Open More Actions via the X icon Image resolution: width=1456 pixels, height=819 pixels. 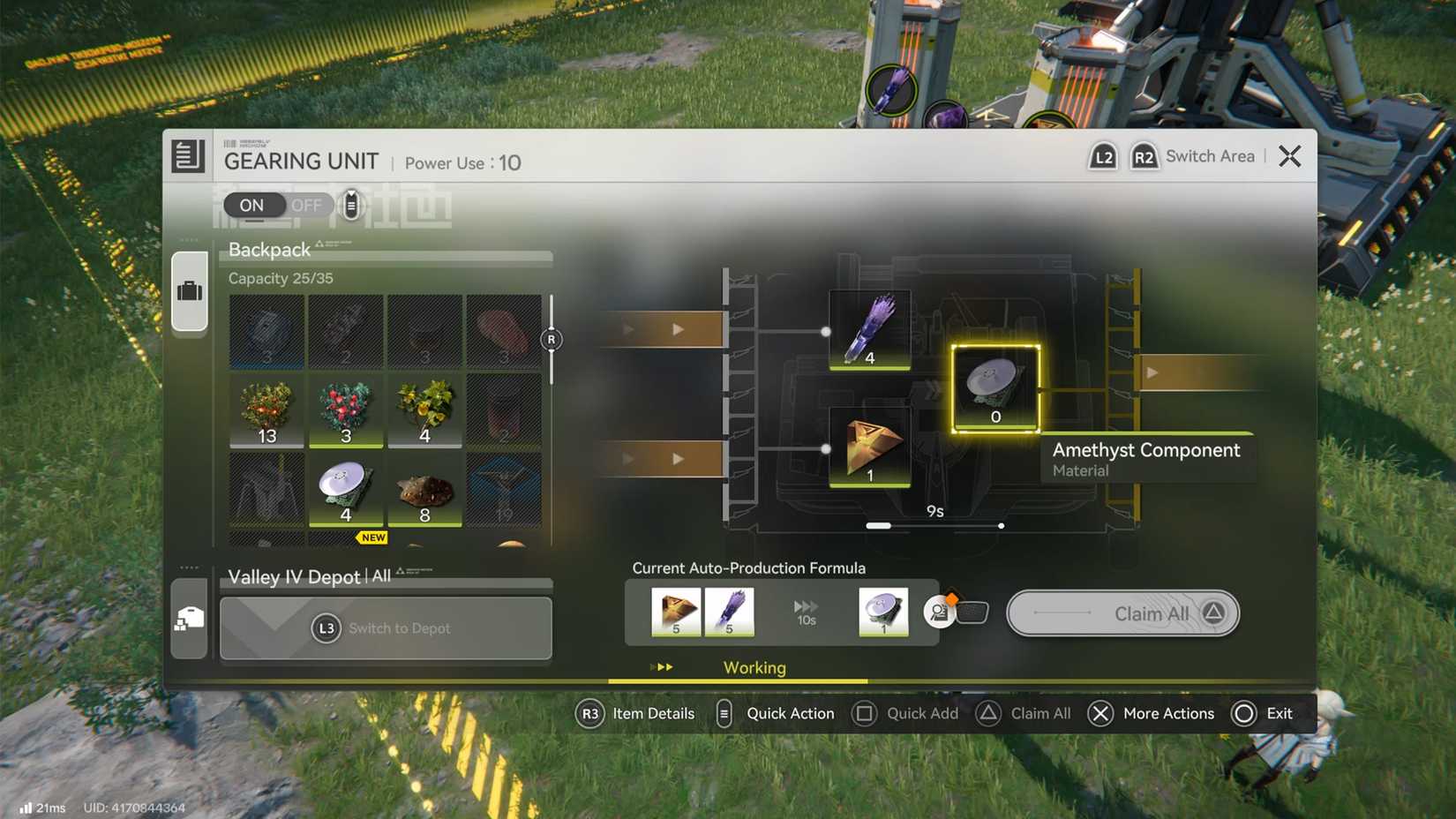tap(1100, 713)
